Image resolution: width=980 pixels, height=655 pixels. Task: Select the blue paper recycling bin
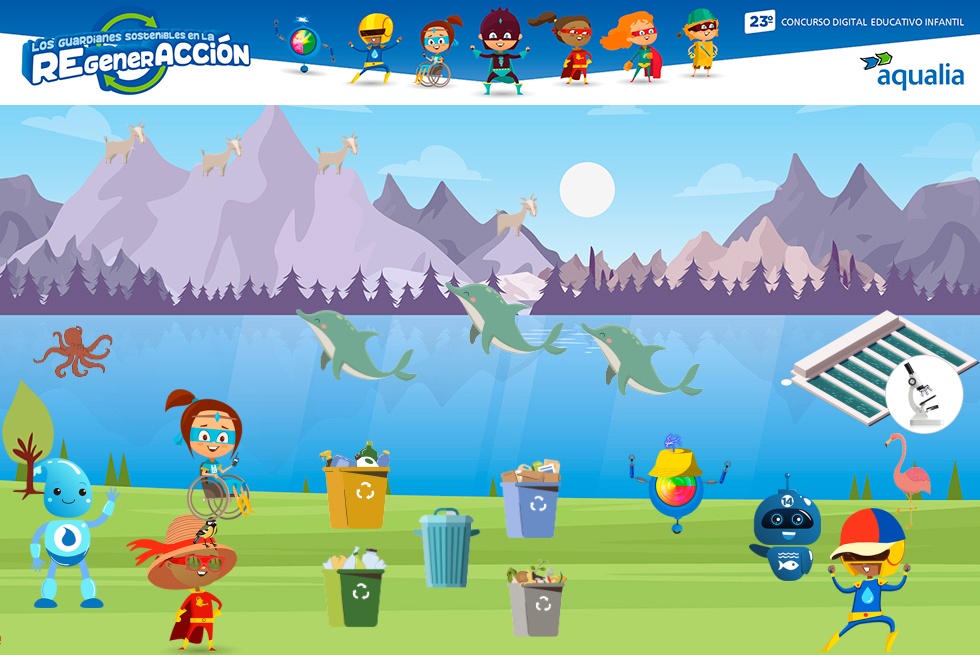click(x=531, y=502)
